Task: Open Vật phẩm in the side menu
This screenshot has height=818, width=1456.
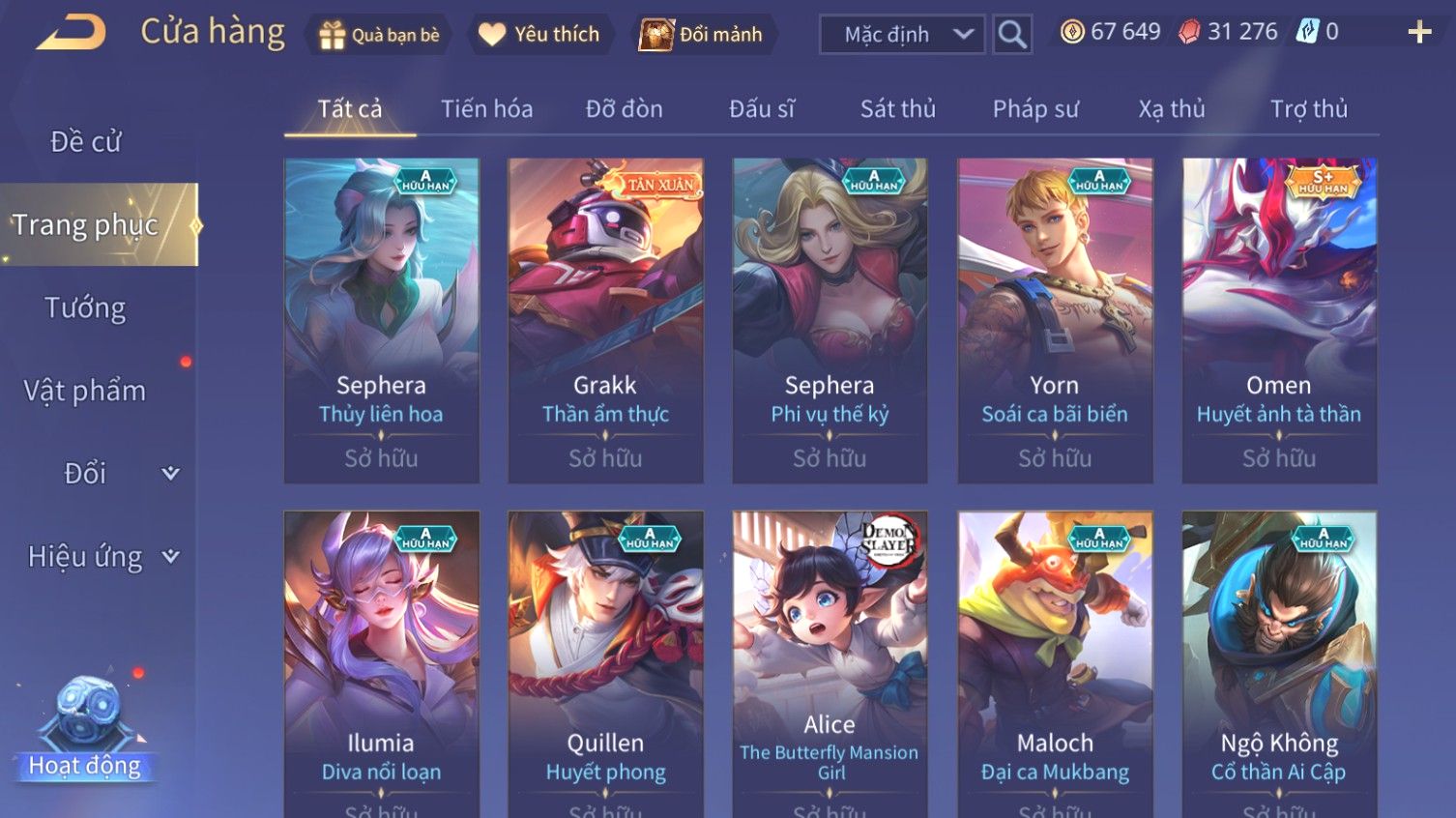Action: pos(85,391)
